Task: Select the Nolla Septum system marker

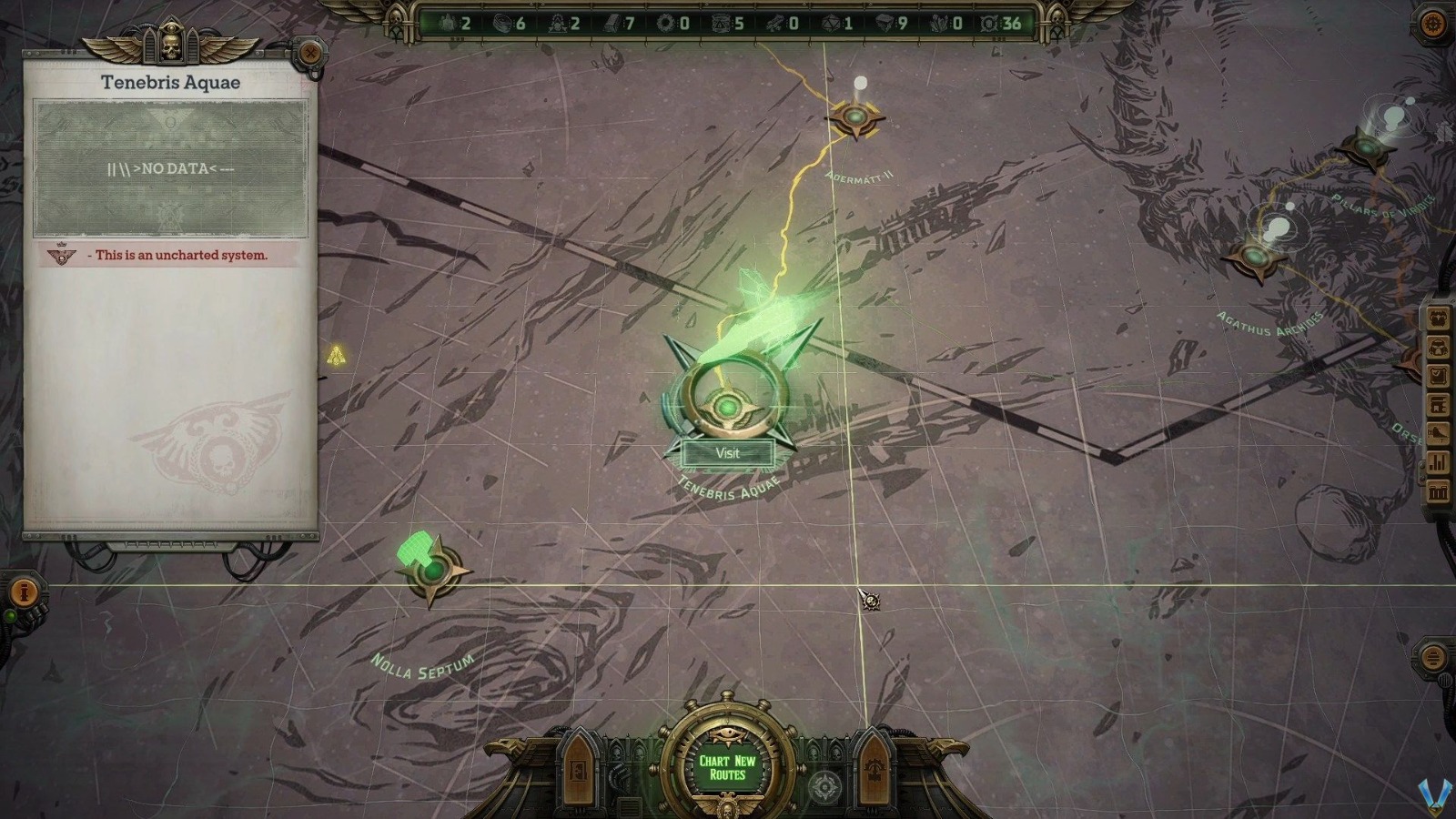Action: (435, 571)
